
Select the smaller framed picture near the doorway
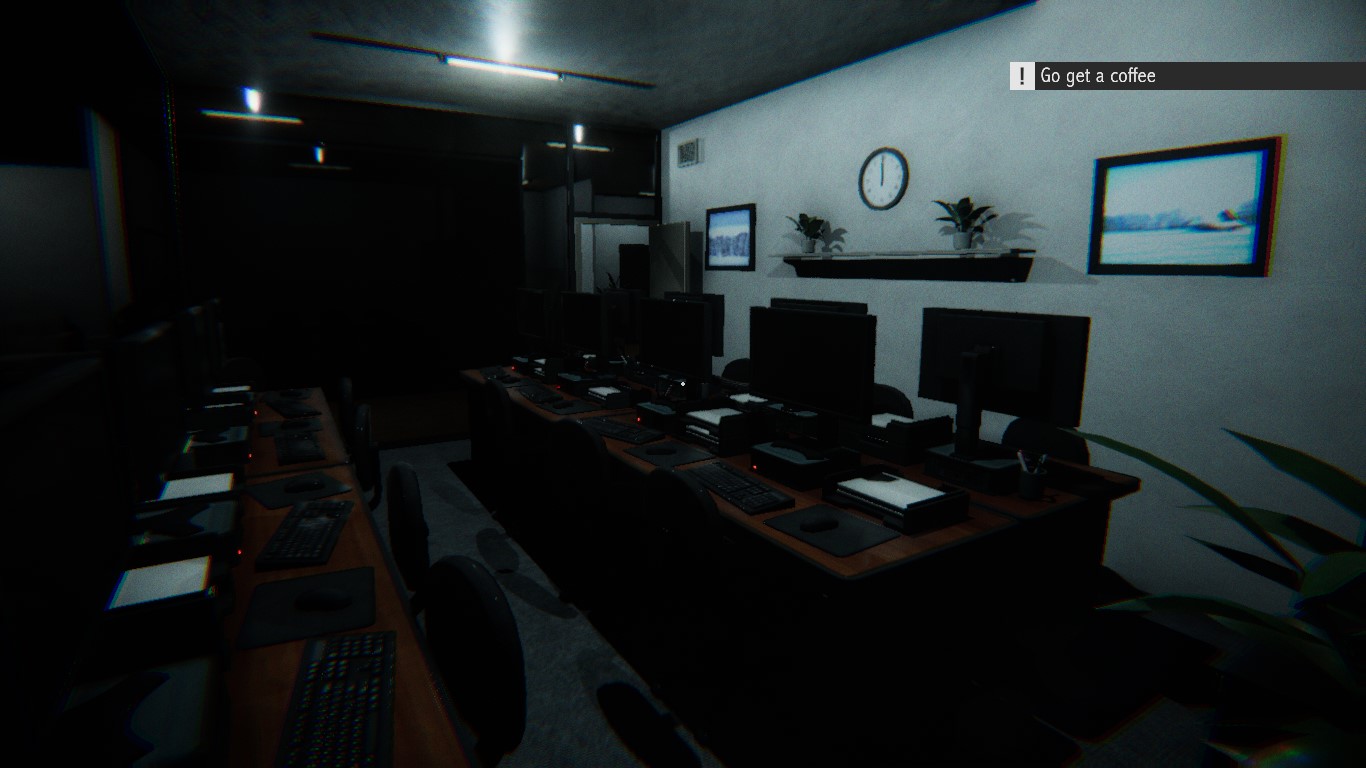[729, 237]
